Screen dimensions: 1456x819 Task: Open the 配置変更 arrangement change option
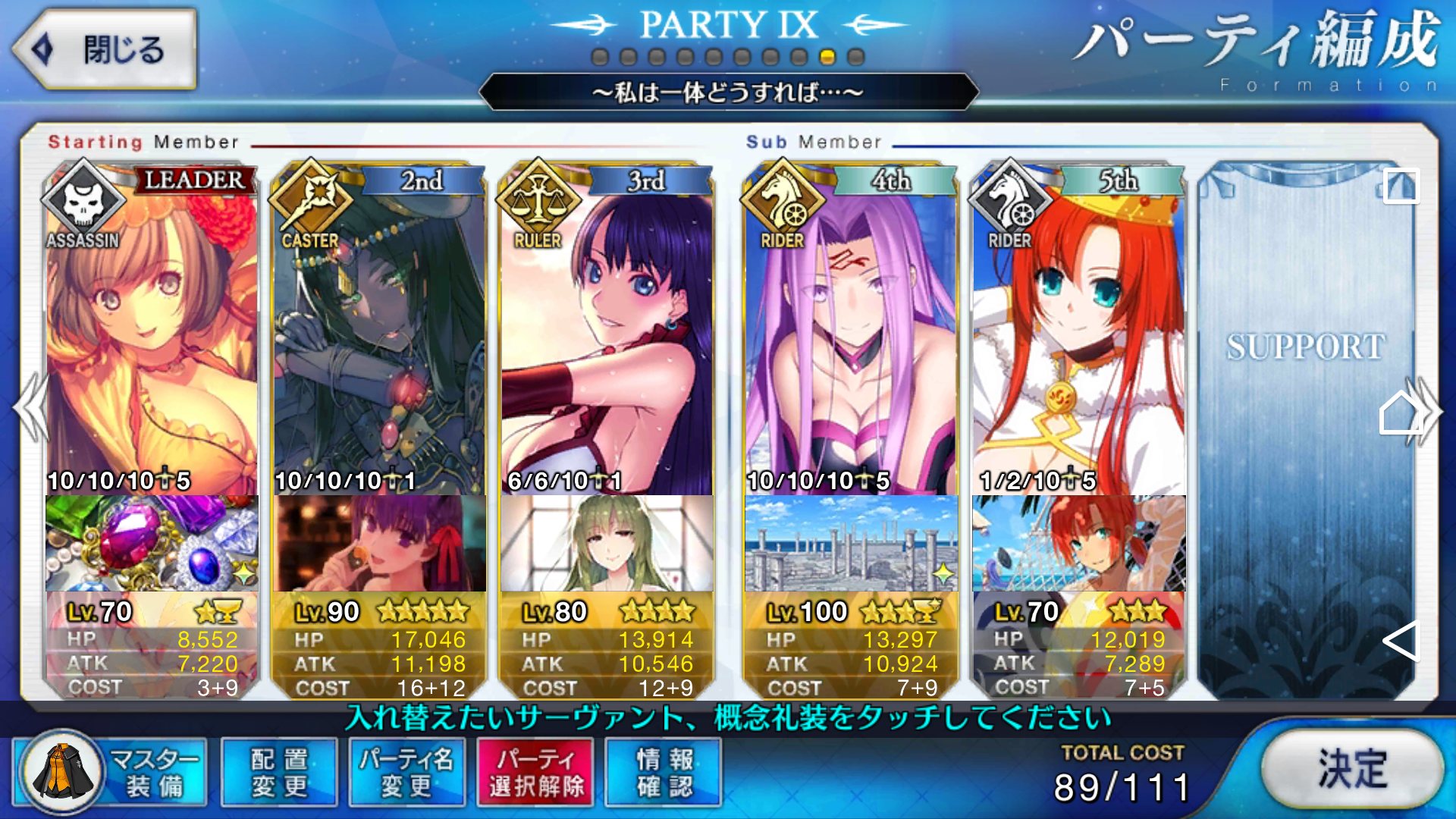click(x=279, y=772)
